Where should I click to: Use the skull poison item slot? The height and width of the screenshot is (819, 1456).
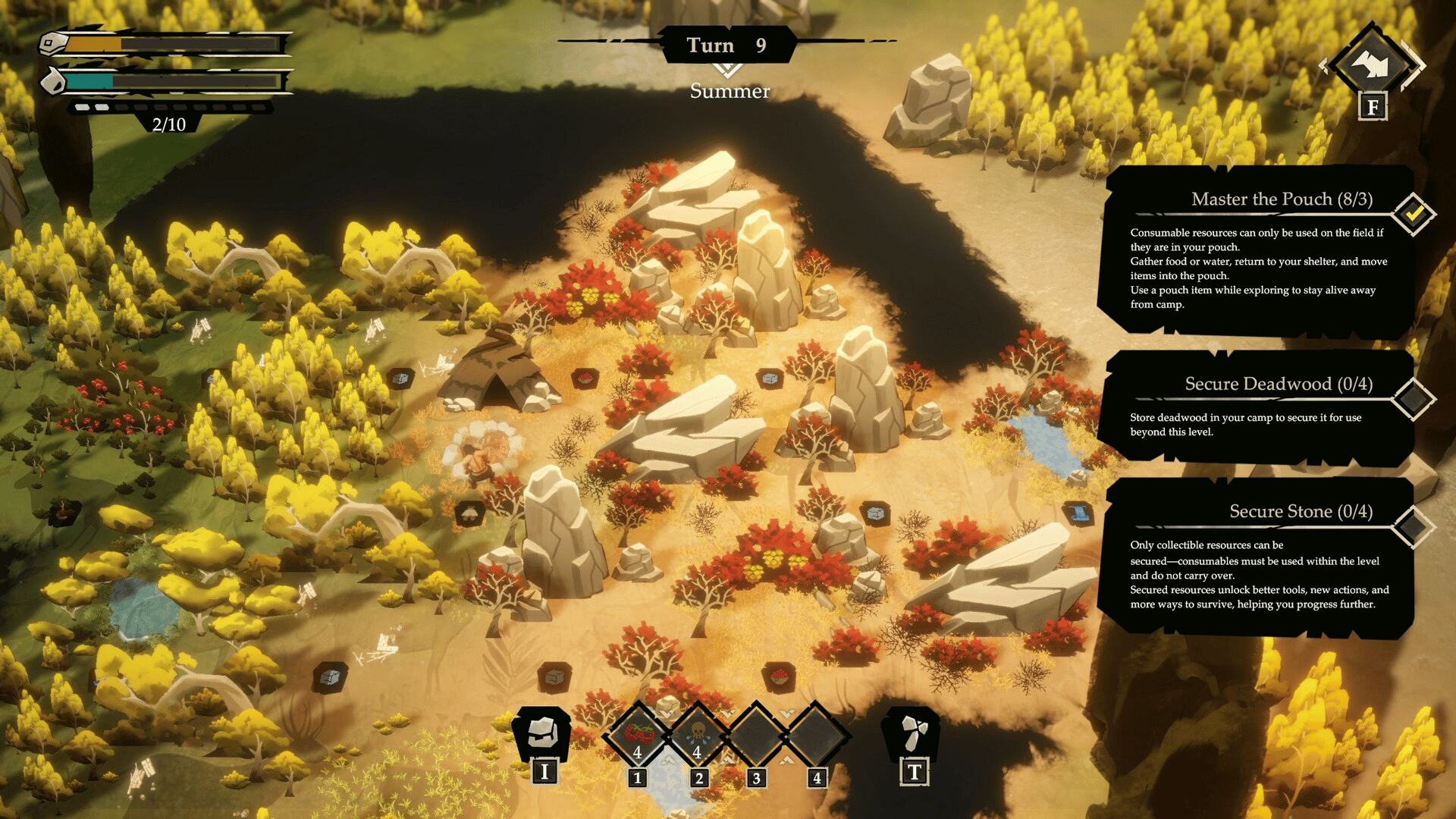(698, 735)
